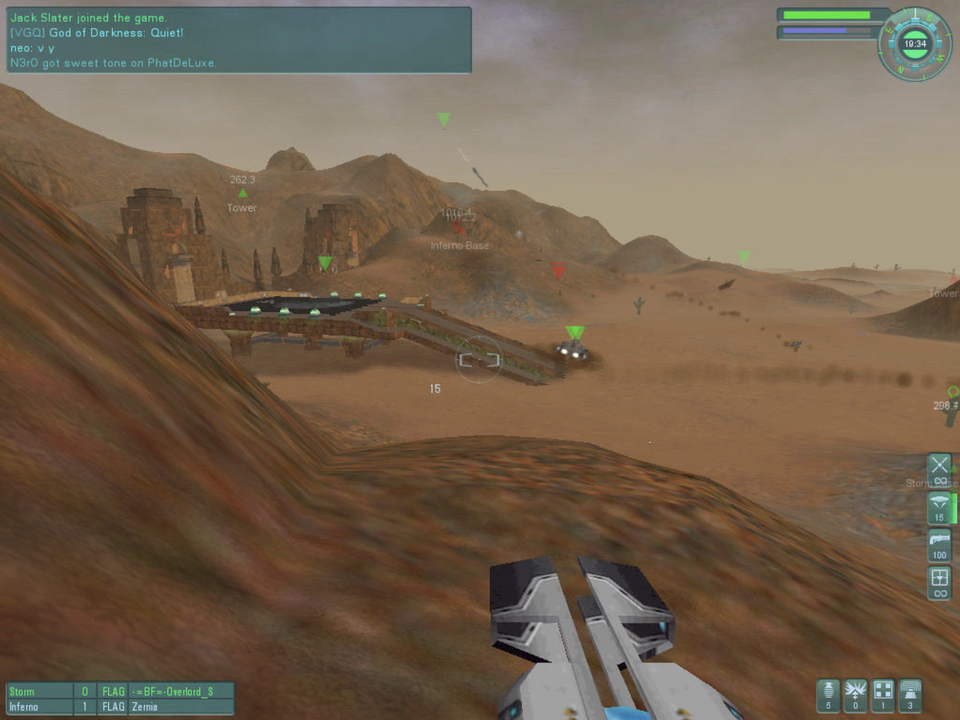Select the gun weapon slot with 100 ammo
960x720 pixels.
939,545
